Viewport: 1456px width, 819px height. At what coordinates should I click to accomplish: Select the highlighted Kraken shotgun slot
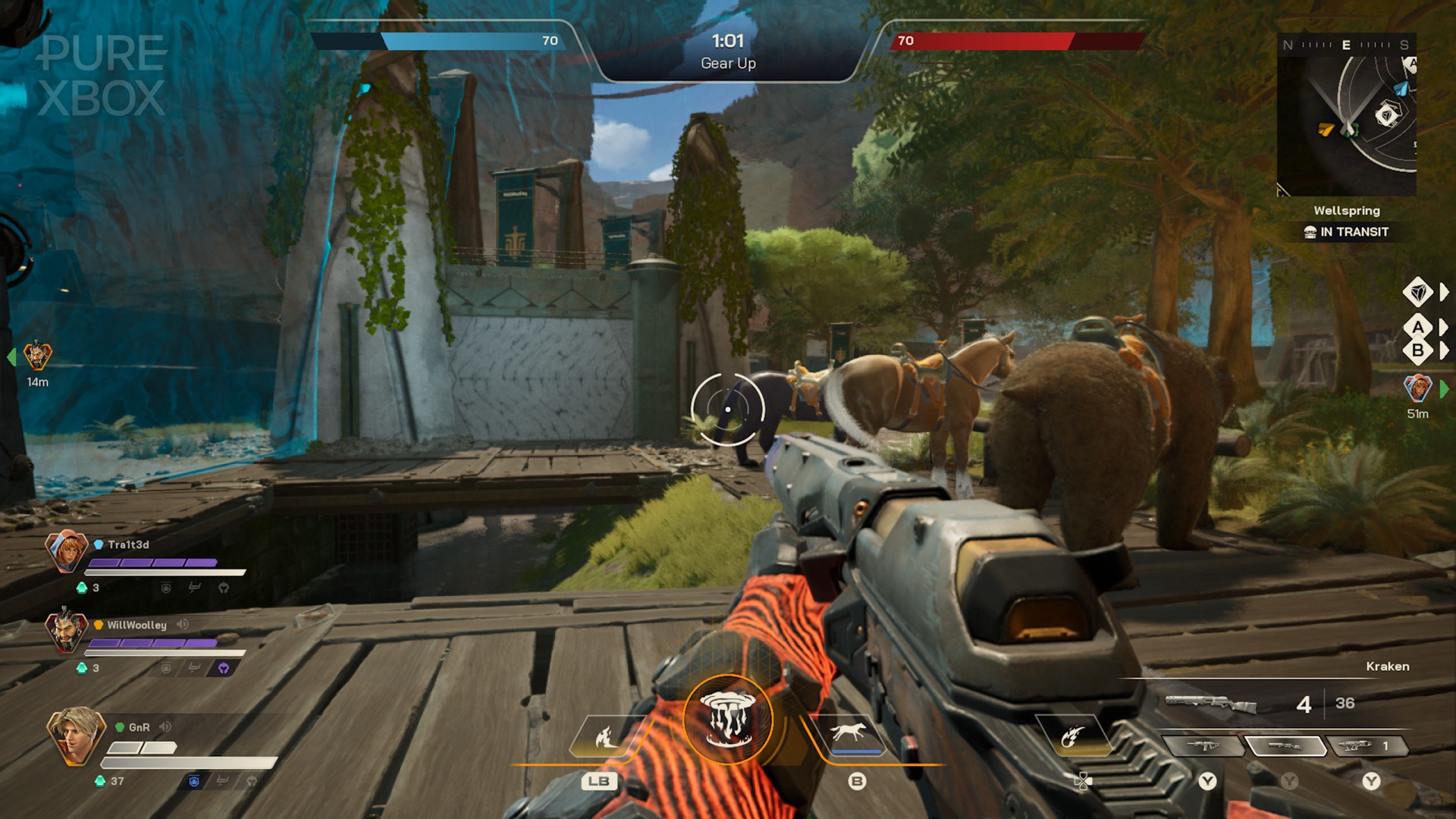tap(1285, 746)
